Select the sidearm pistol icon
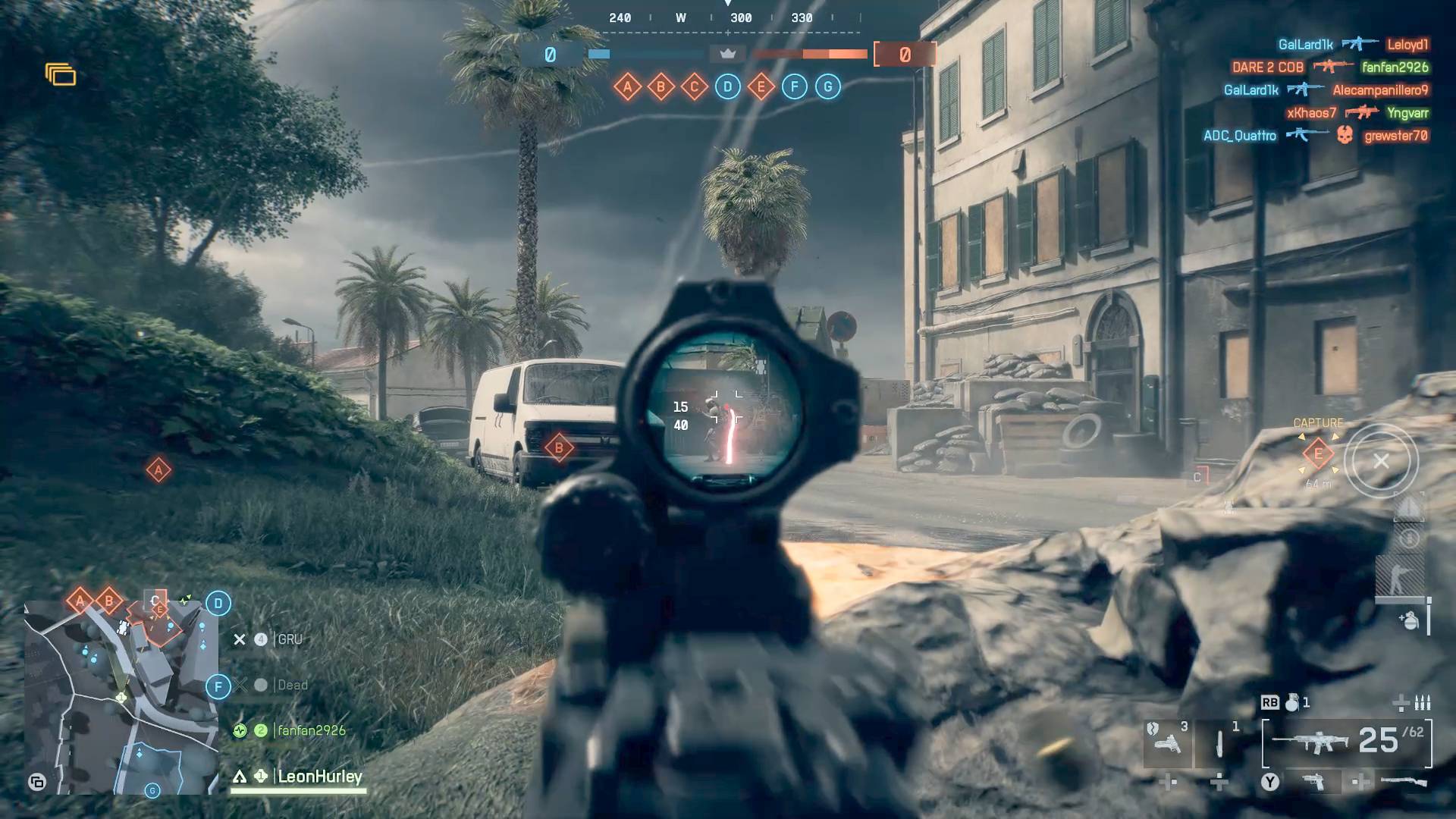 point(1168,743)
